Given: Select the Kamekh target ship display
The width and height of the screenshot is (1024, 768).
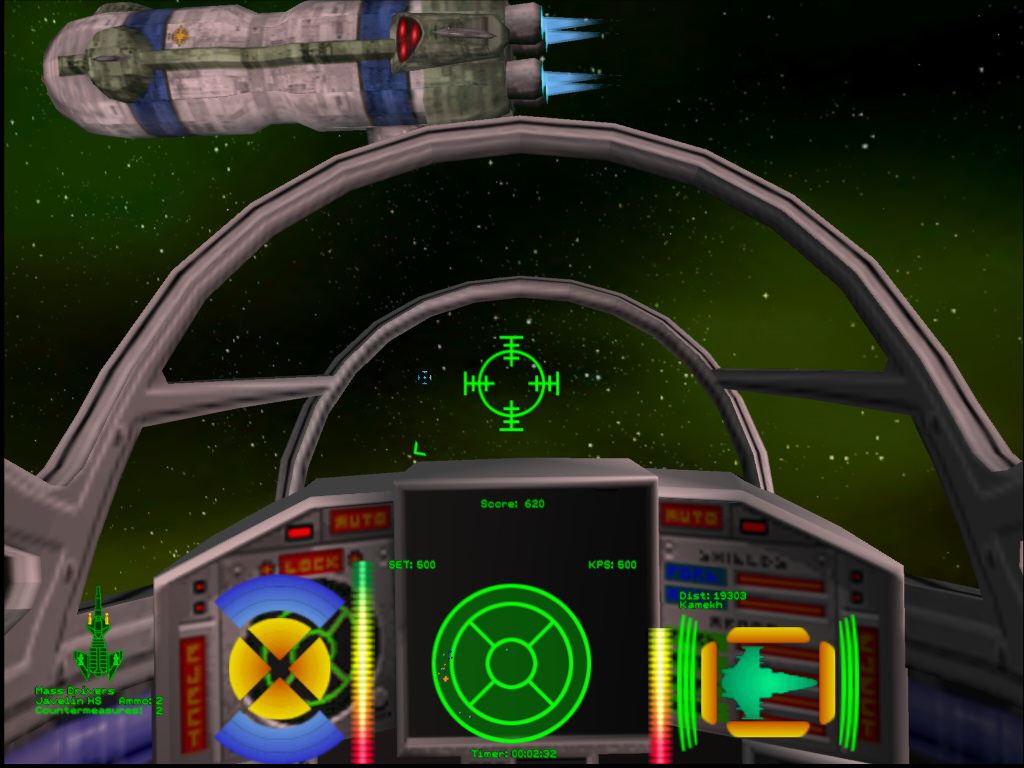Looking at the screenshot, I should point(768,683).
